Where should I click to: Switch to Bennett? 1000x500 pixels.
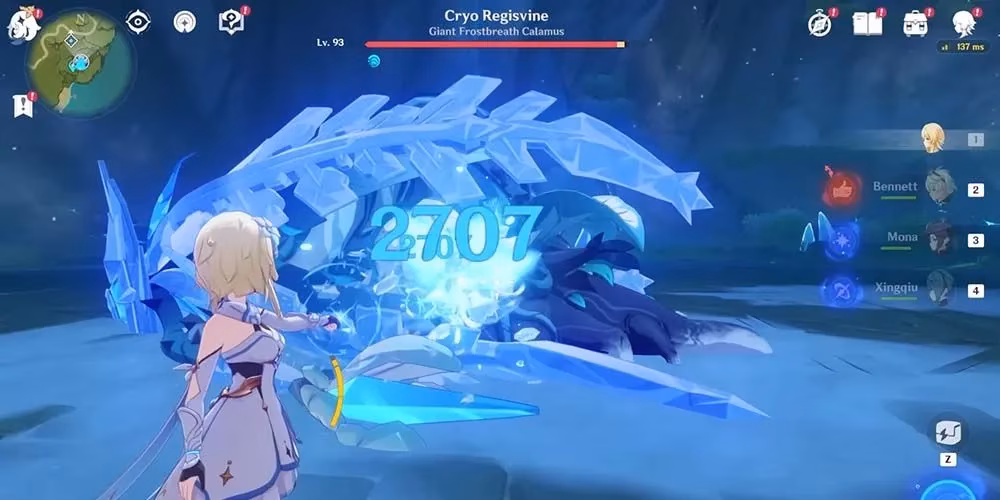(938, 187)
